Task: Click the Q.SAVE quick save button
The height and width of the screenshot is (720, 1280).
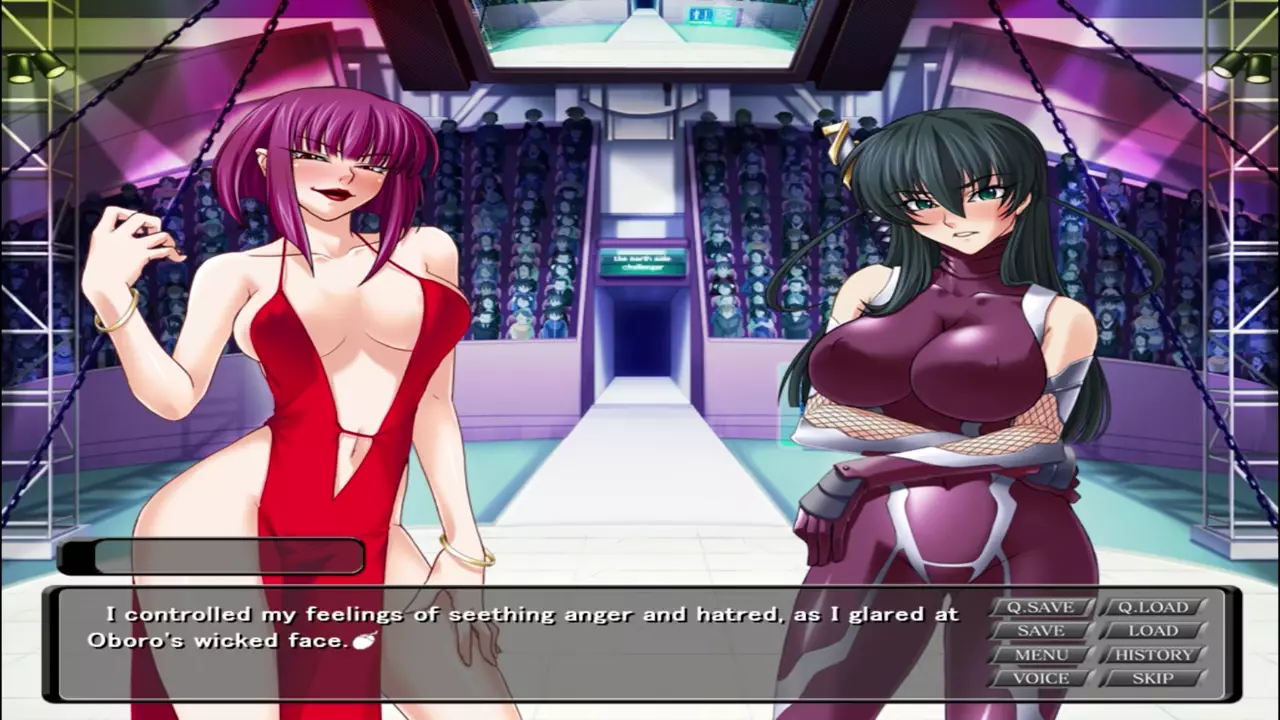Action: 1040,607
